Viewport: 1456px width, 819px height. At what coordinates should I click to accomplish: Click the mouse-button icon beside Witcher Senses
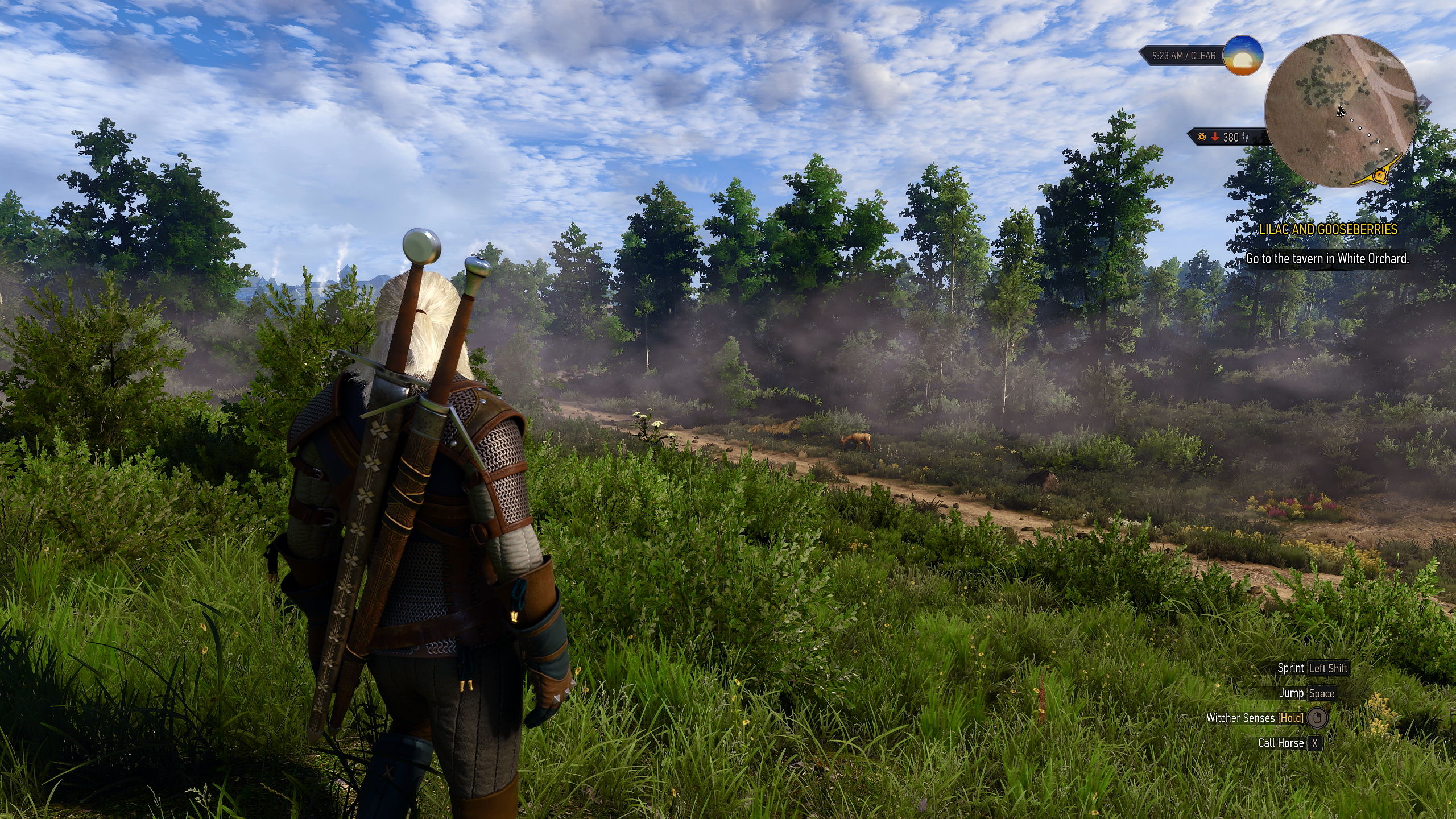click(x=1318, y=718)
